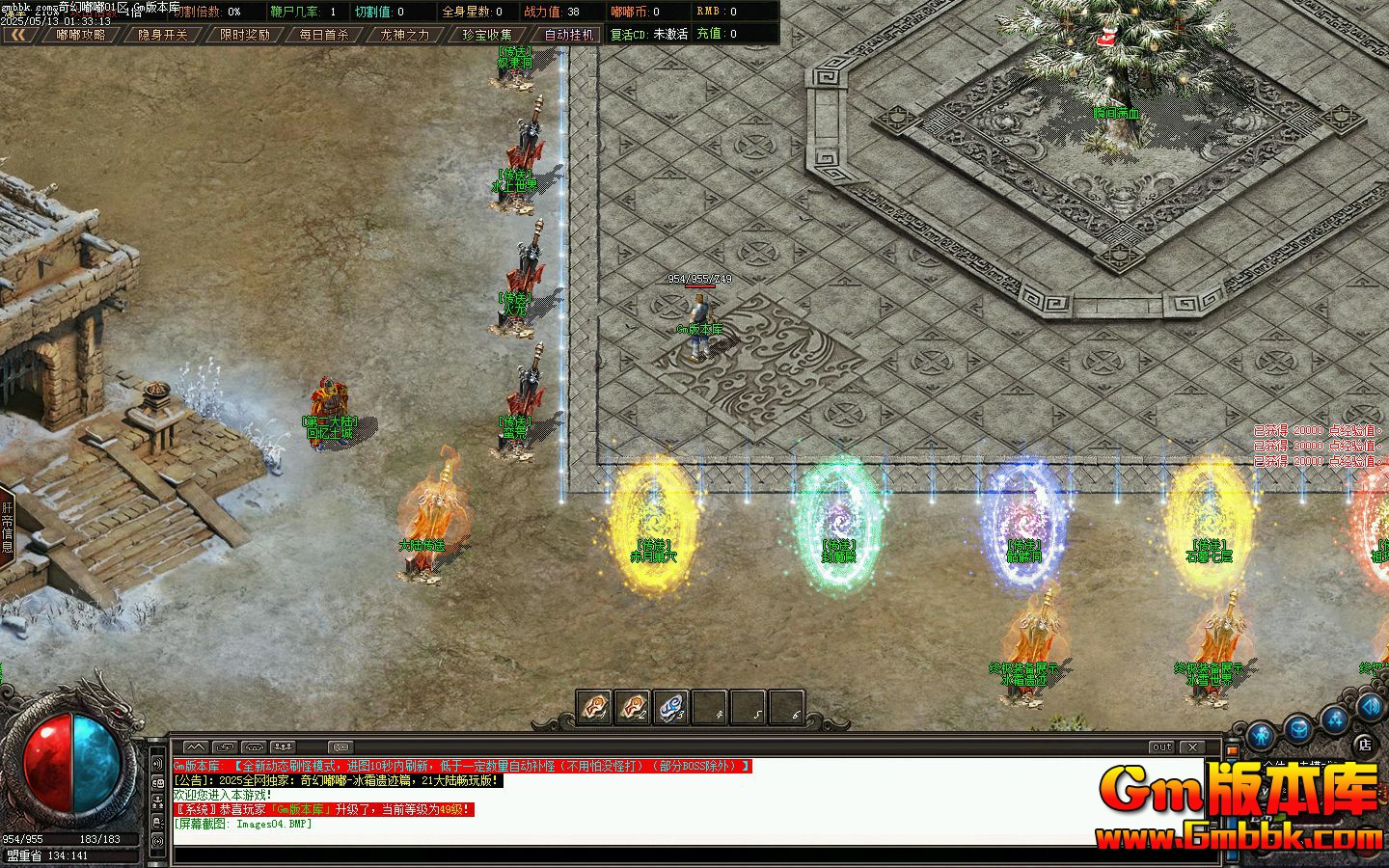Open the warehouse chest icon at bottom right
1389x868 pixels.
click(1299, 730)
